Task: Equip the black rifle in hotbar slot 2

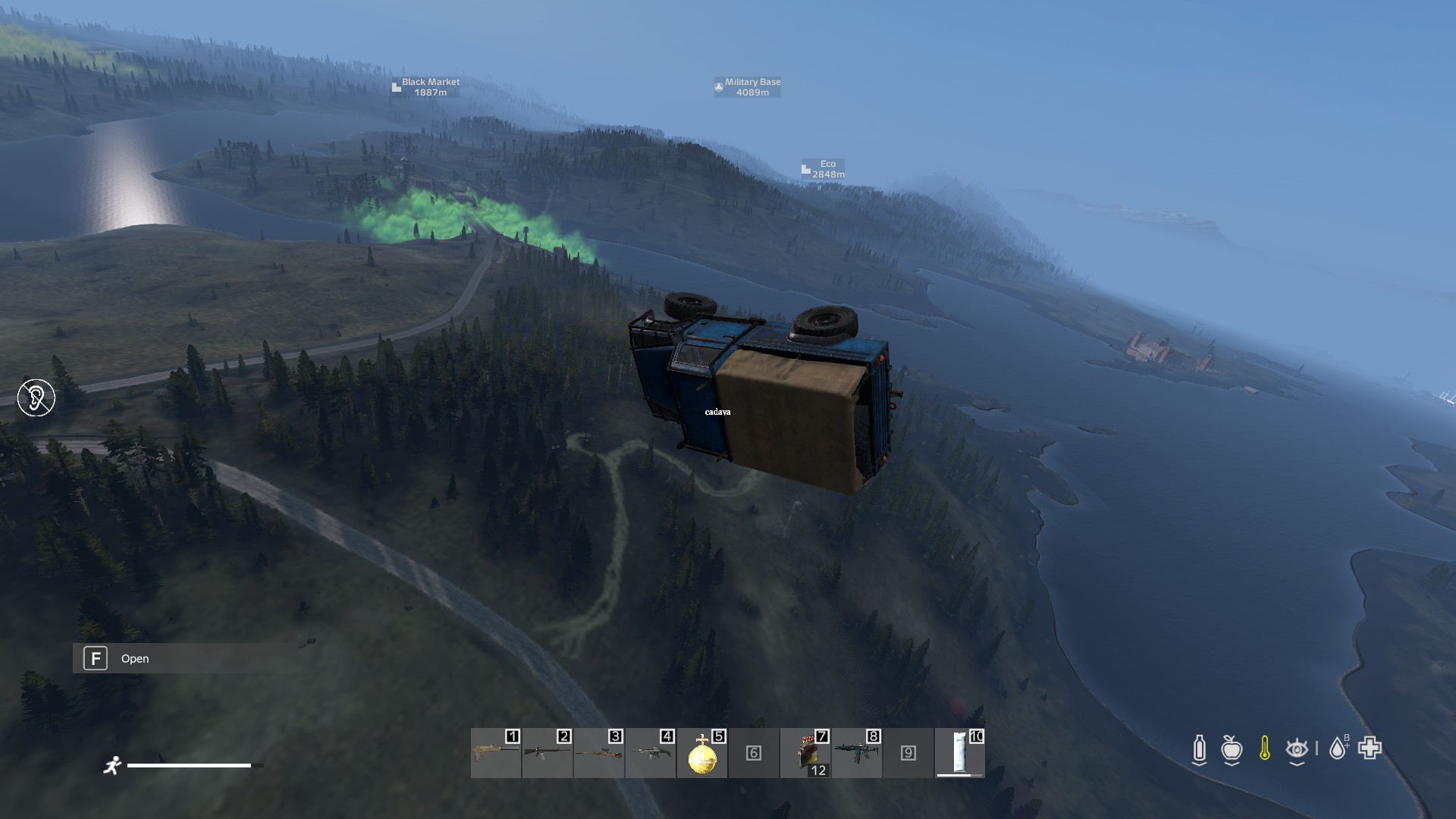Action: [547, 753]
